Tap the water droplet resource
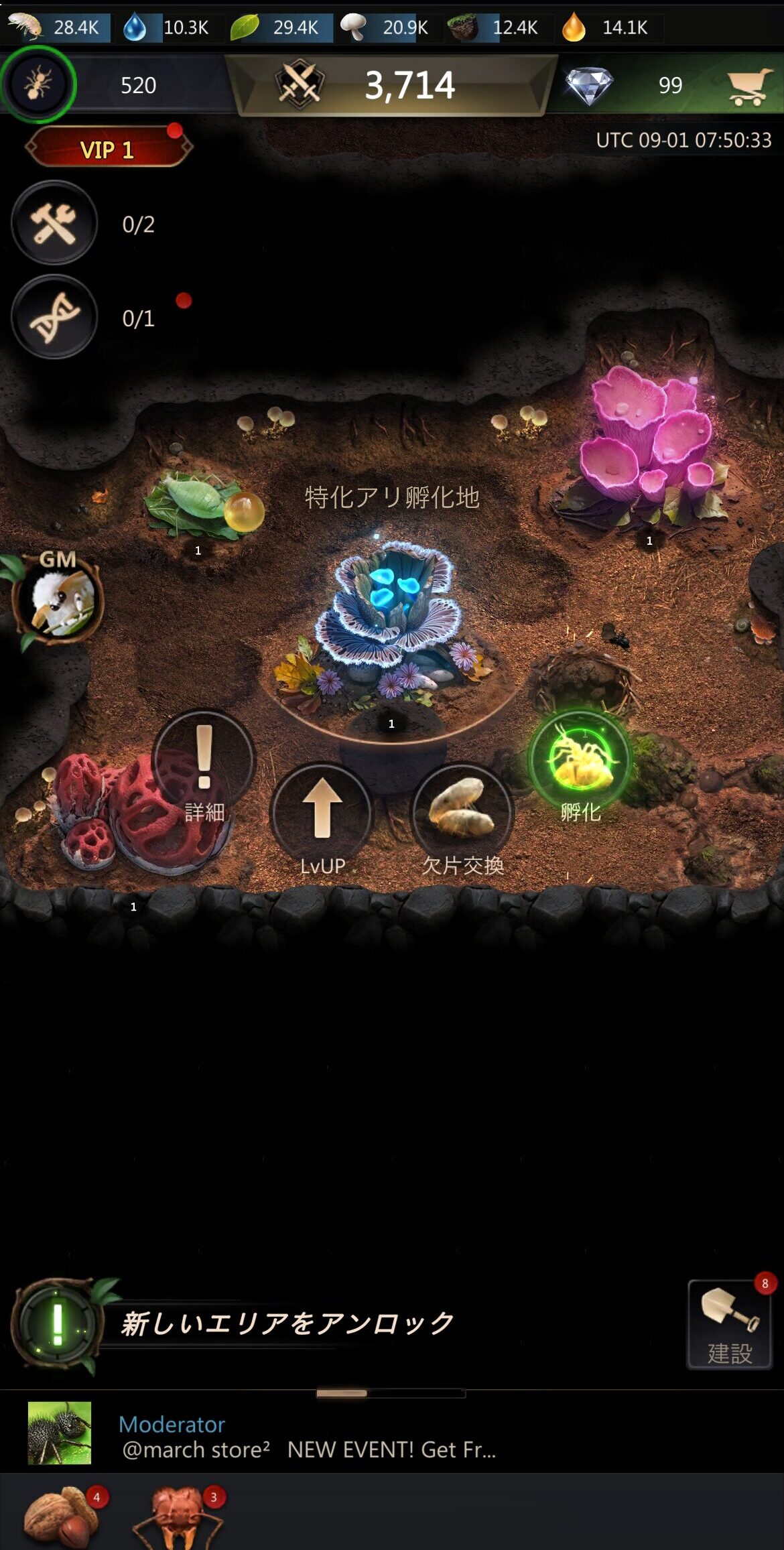This screenshot has height=1550, width=784. (135, 27)
